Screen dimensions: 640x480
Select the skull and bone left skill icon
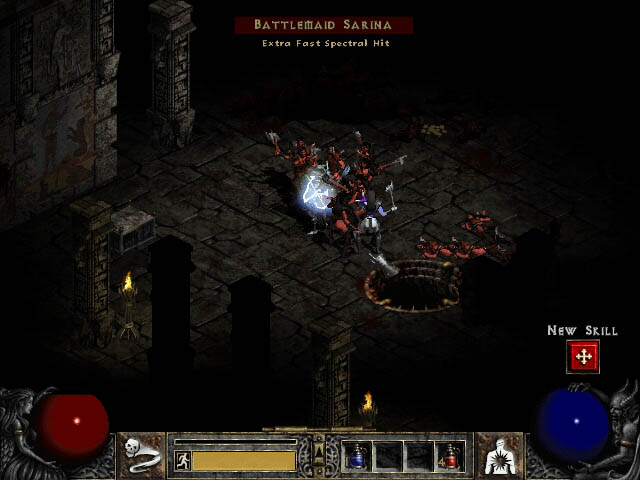point(142,456)
